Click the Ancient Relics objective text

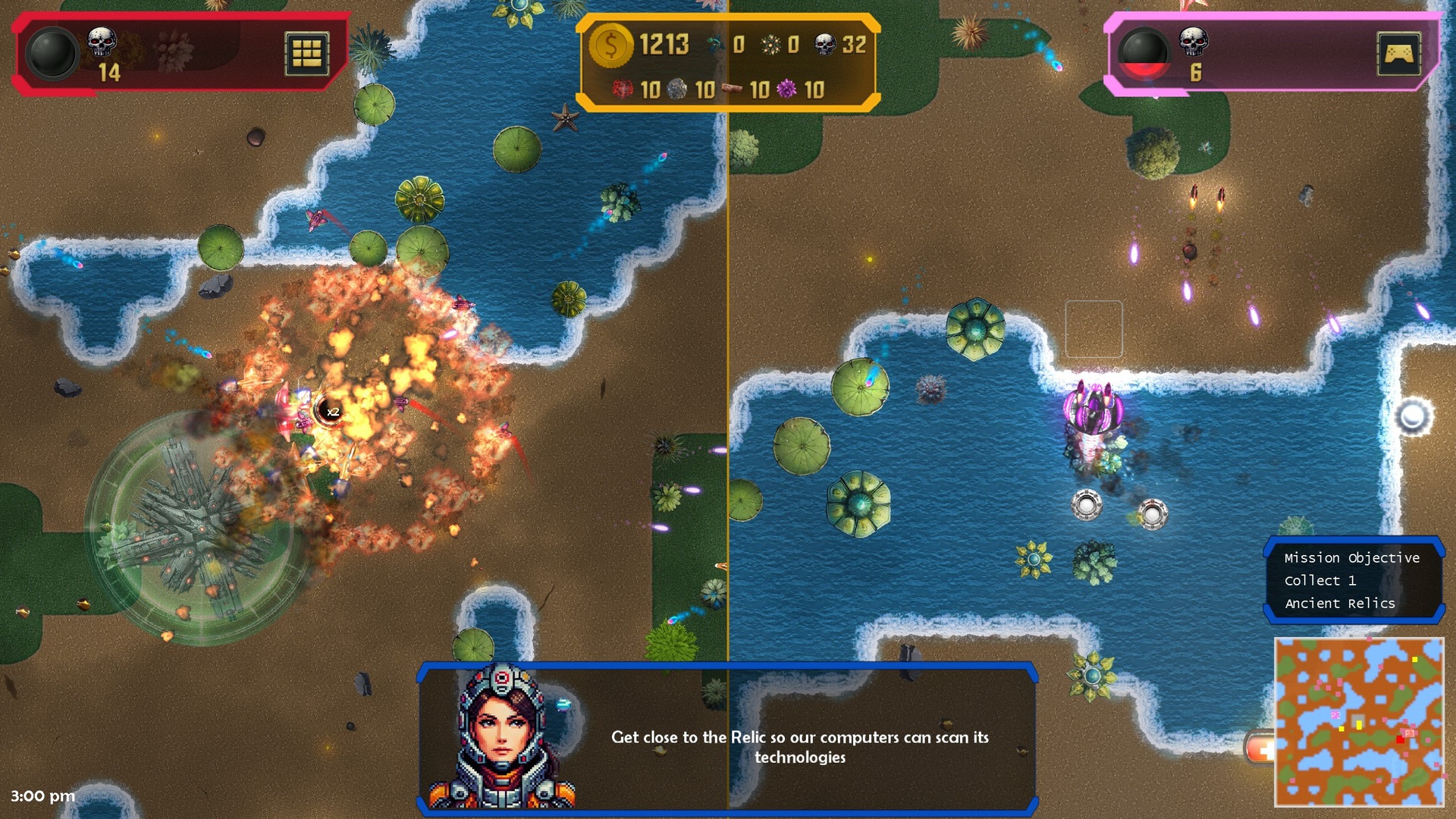click(x=1338, y=603)
